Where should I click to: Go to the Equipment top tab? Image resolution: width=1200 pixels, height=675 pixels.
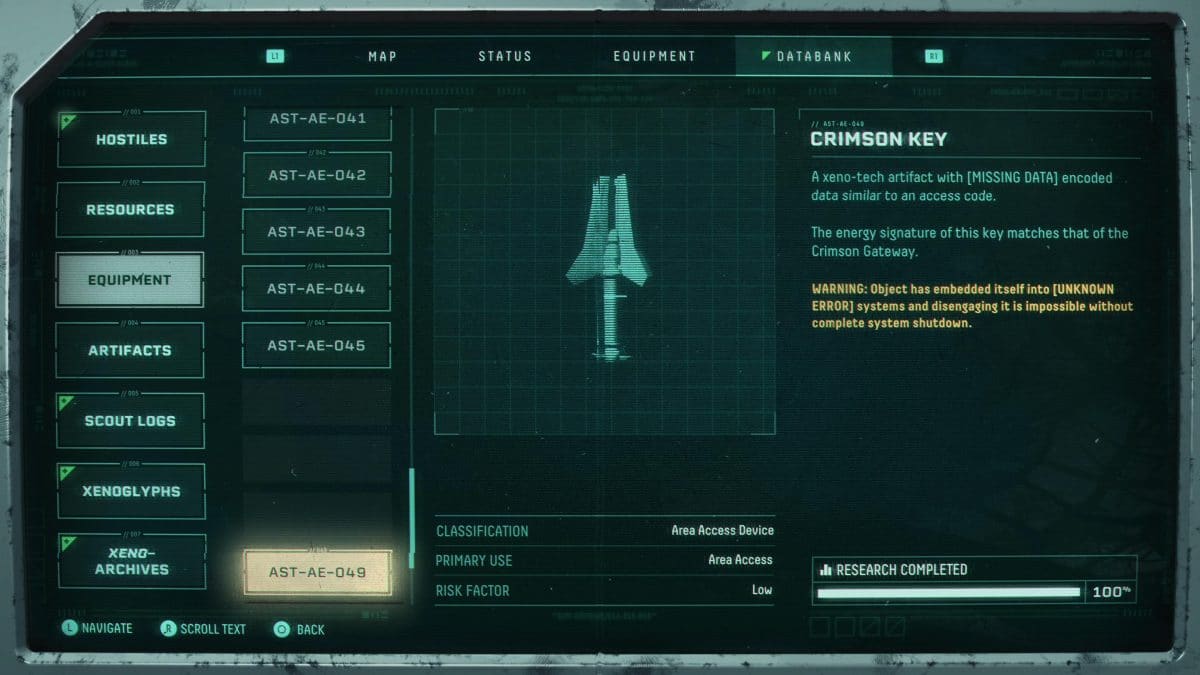[x=654, y=56]
